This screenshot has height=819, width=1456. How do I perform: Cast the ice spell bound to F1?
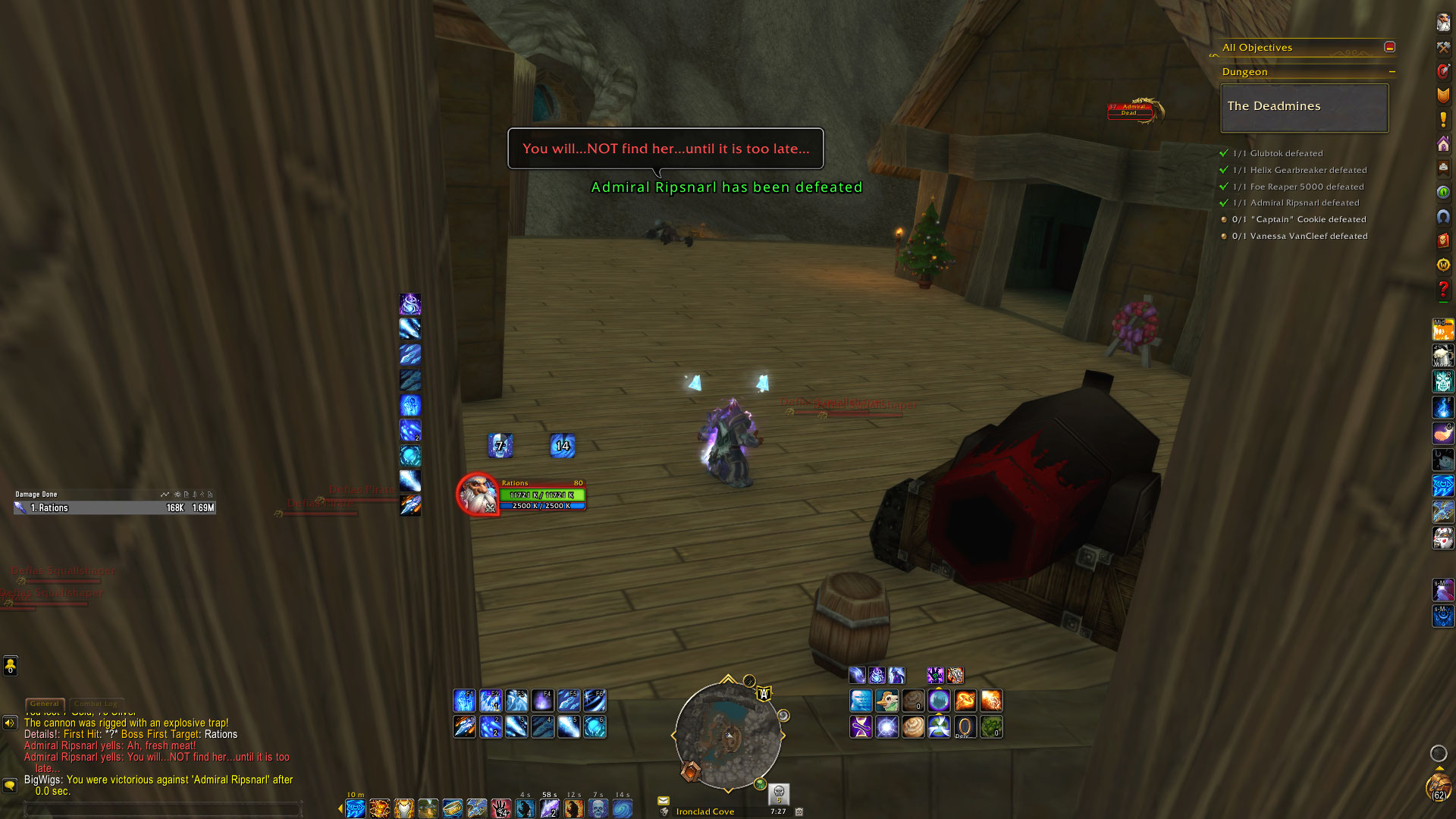pos(464,701)
